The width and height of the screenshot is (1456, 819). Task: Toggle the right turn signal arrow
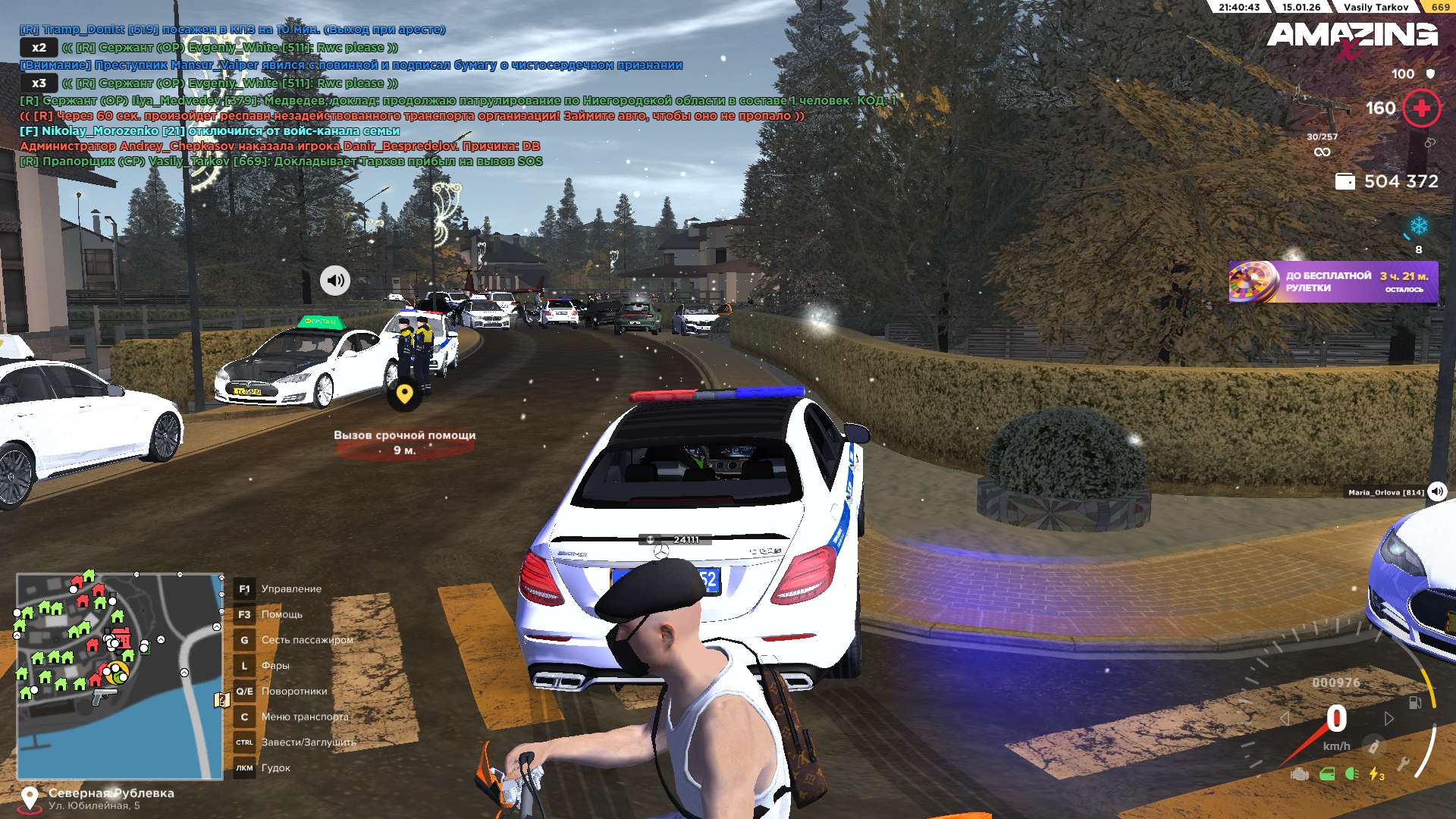(x=1389, y=718)
